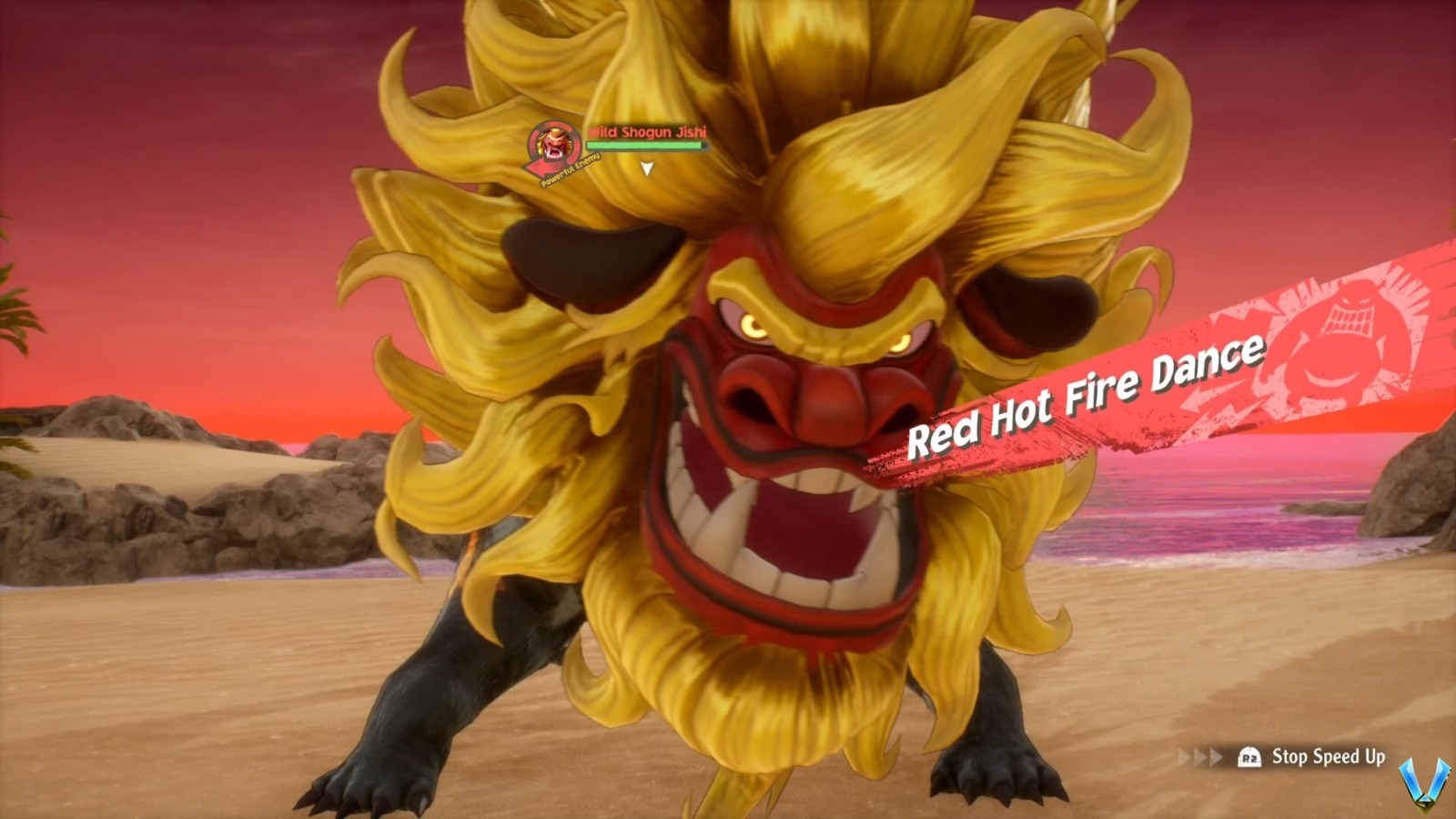Image resolution: width=1456 pixels, height=819 pixels.
Task: Click the first playback speed arrow
Action: pos(1182,754)
